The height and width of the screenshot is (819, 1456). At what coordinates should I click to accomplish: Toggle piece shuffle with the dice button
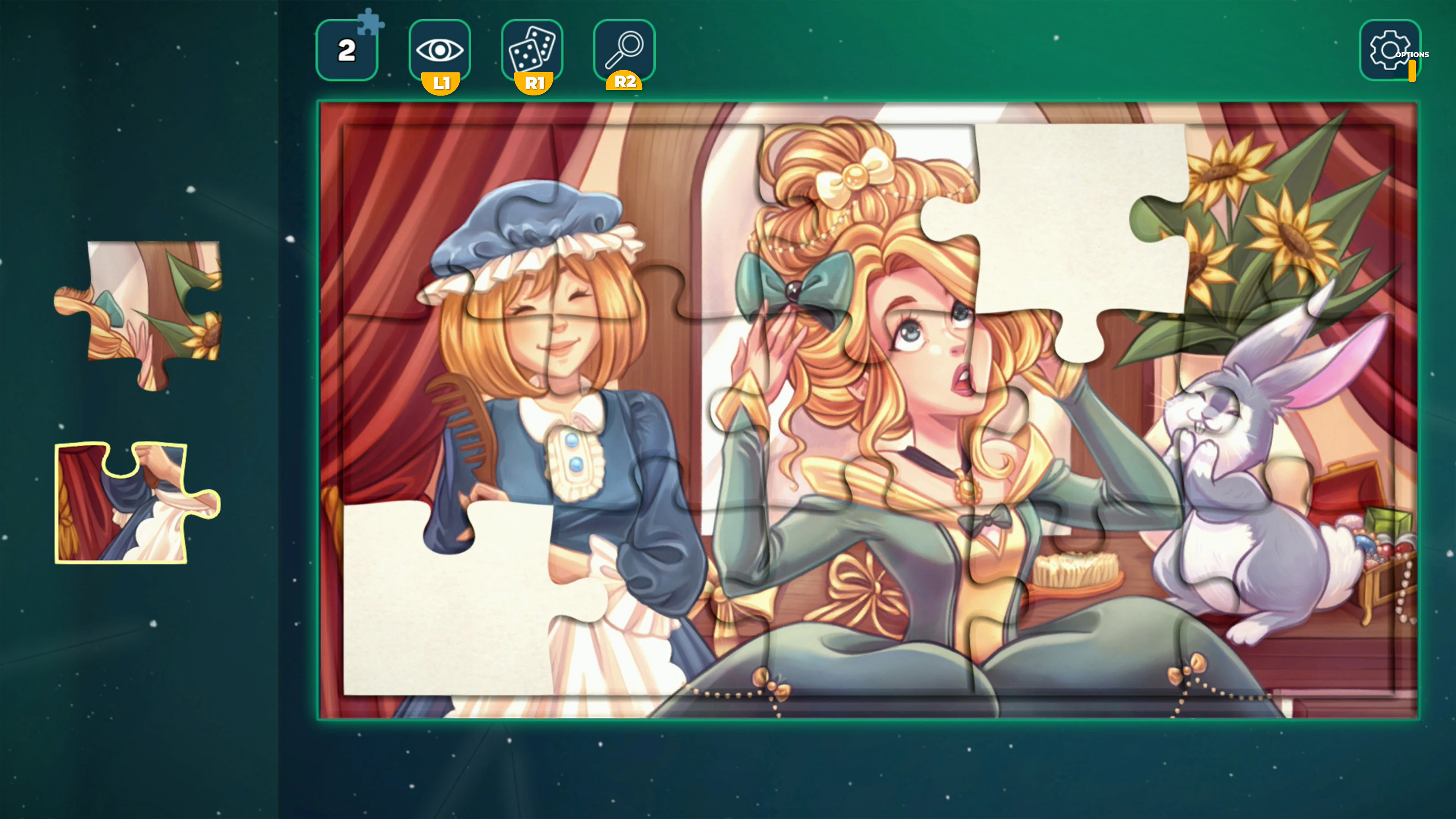(532, 50)
